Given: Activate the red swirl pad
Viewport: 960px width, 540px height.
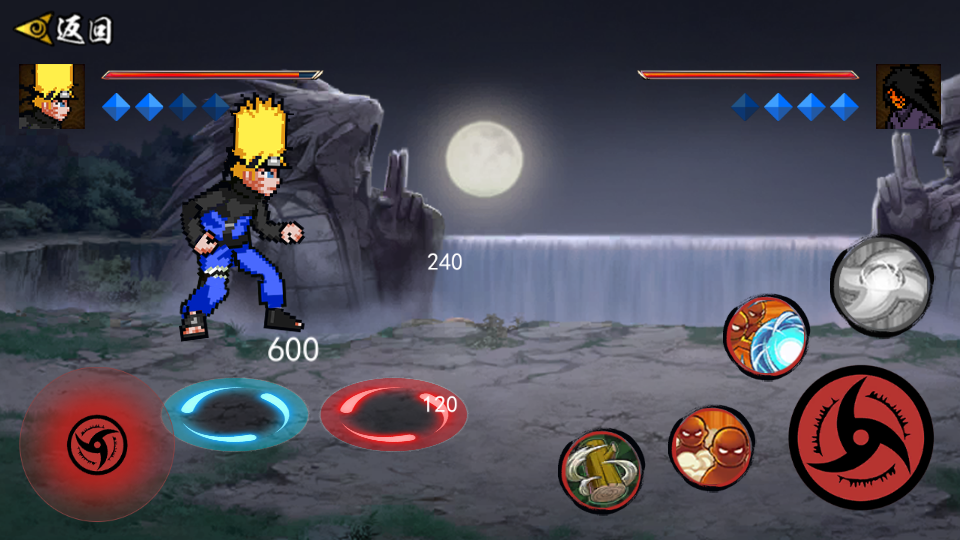Looking at the screenshot, I should click(x=393, y=411).
